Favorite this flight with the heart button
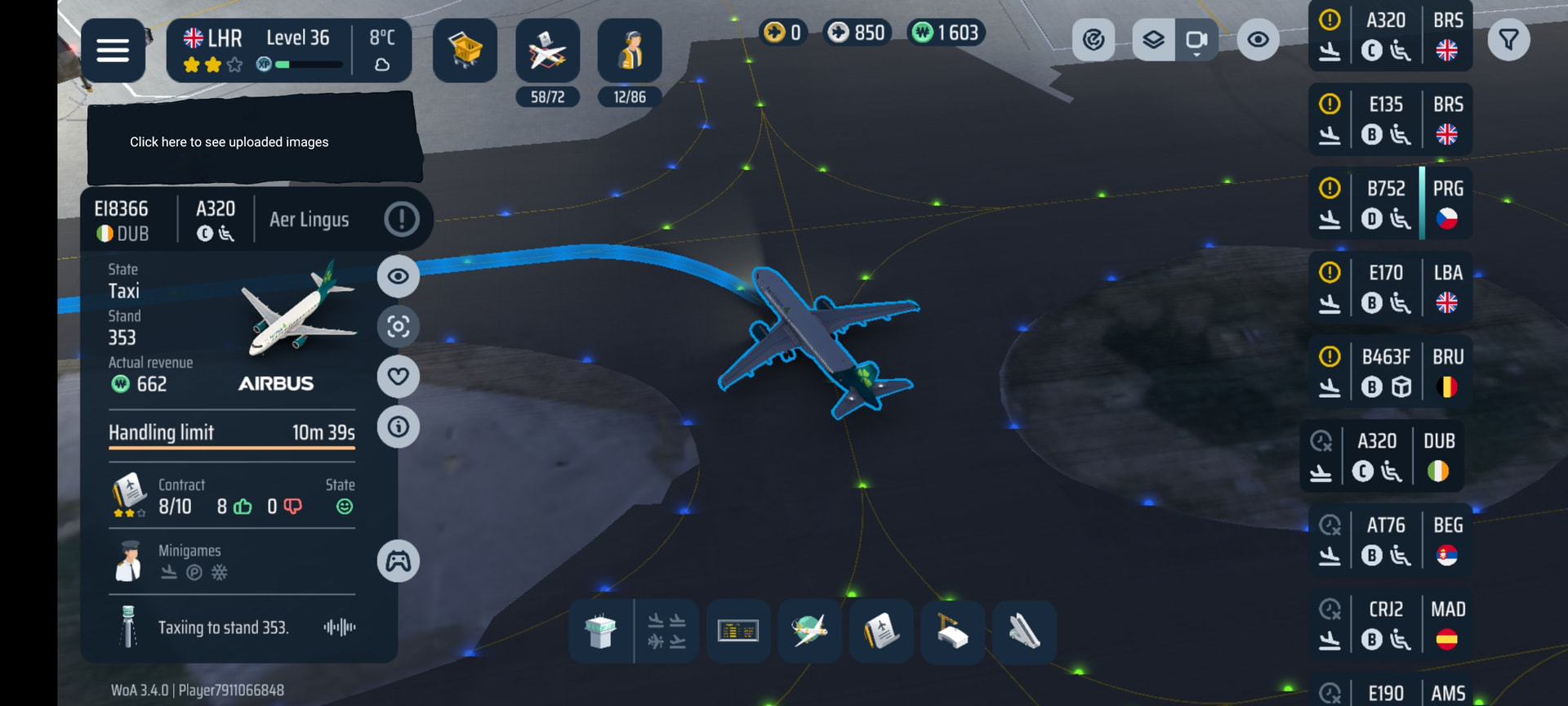 (399, 377)
